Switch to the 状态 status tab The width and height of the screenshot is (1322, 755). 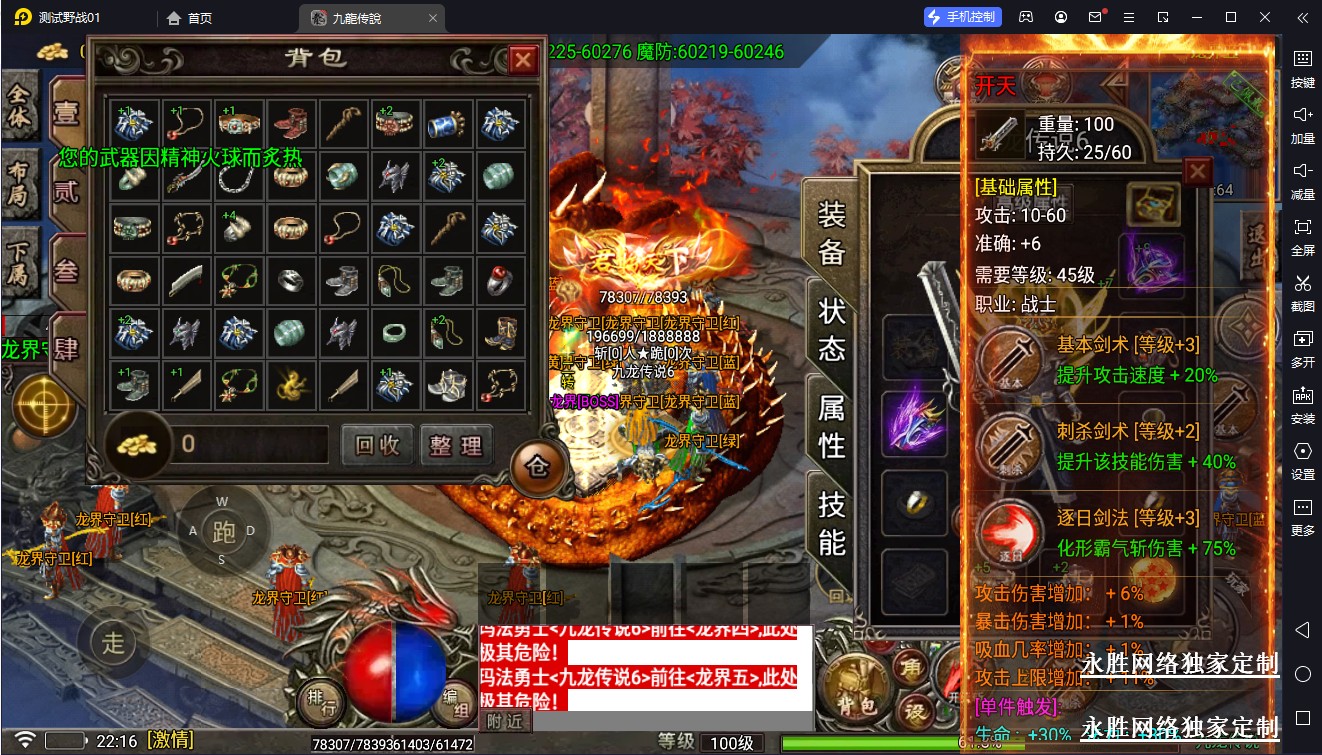tap(832, 329)
